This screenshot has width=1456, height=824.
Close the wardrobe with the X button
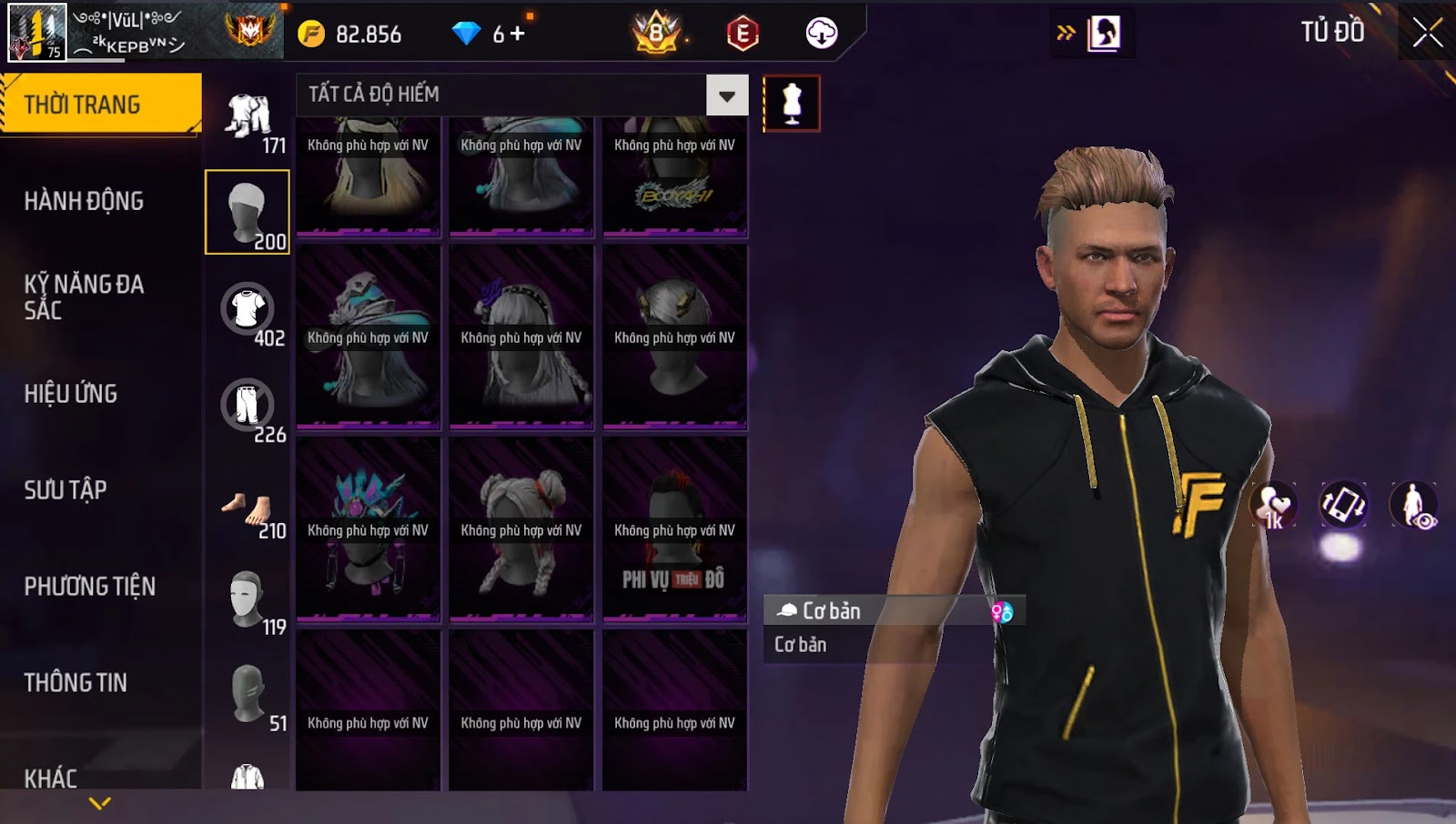[x=1427, y=33]
